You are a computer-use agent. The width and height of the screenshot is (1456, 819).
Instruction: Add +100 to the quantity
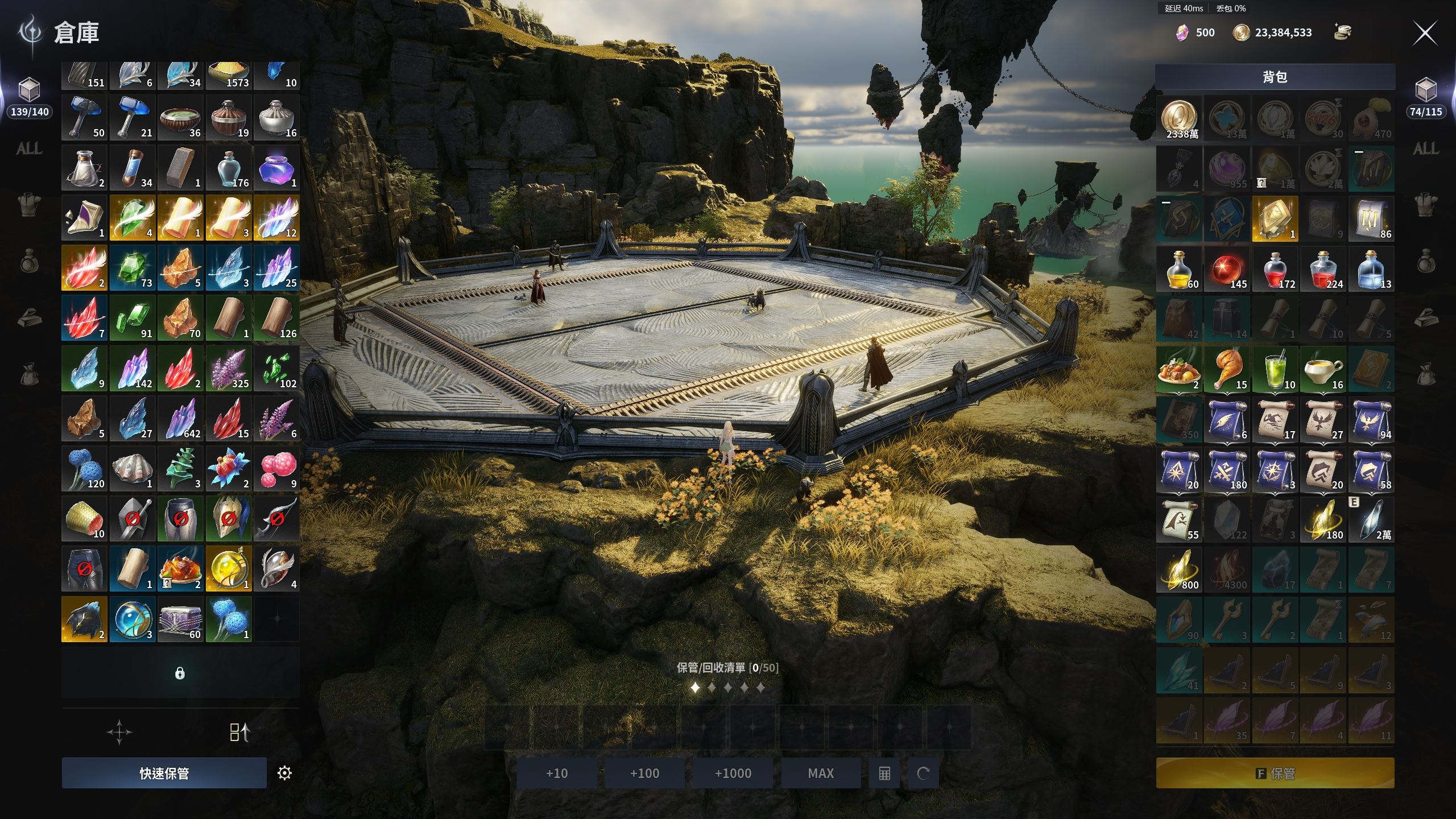(x=644, y=773)
